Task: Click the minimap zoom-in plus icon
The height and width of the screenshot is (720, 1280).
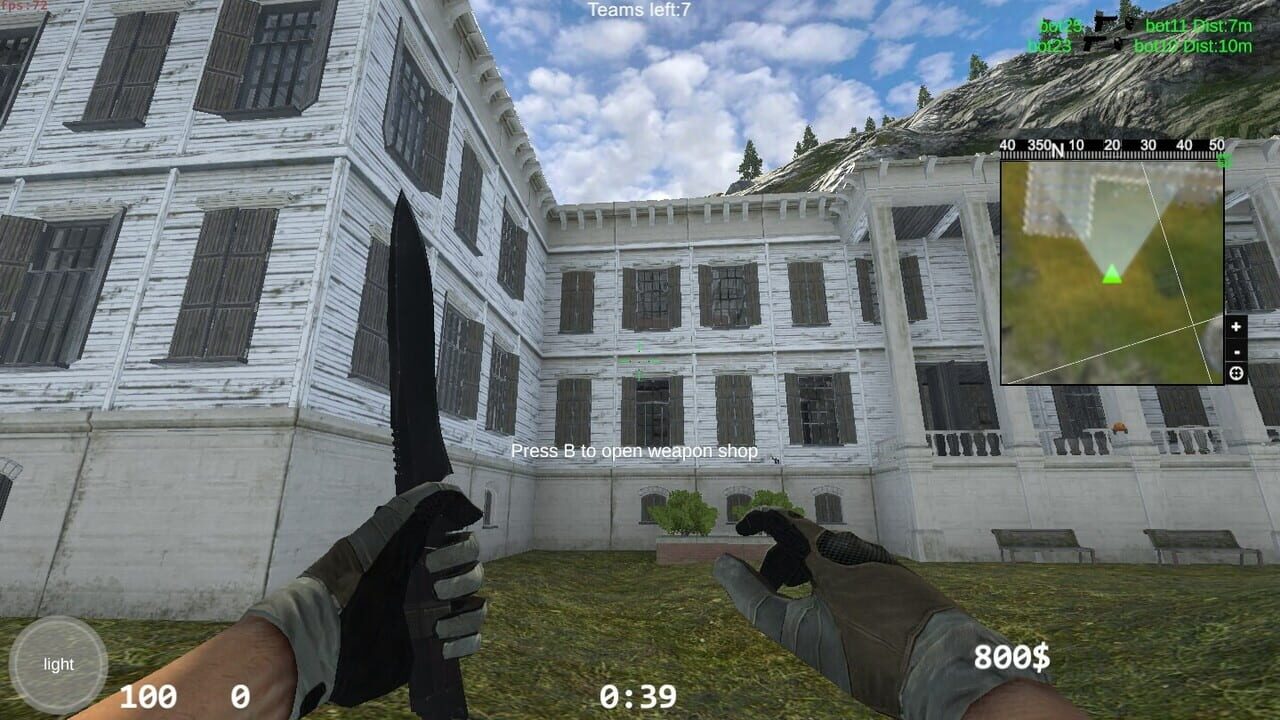Action: 1236,326
